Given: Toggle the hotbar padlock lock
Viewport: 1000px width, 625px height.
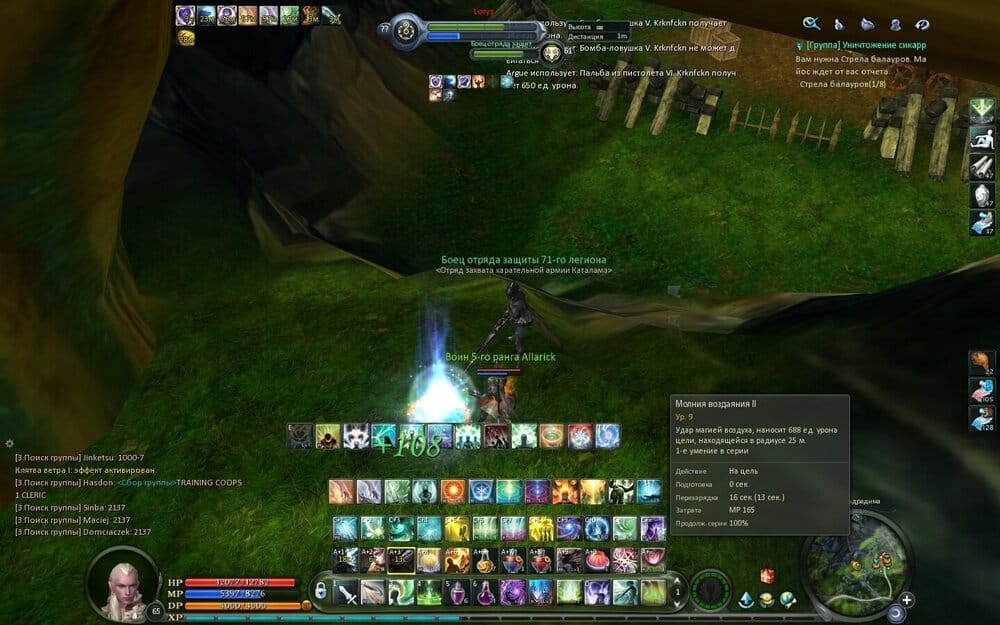Looking at the screenshot, I should [320, 592].
